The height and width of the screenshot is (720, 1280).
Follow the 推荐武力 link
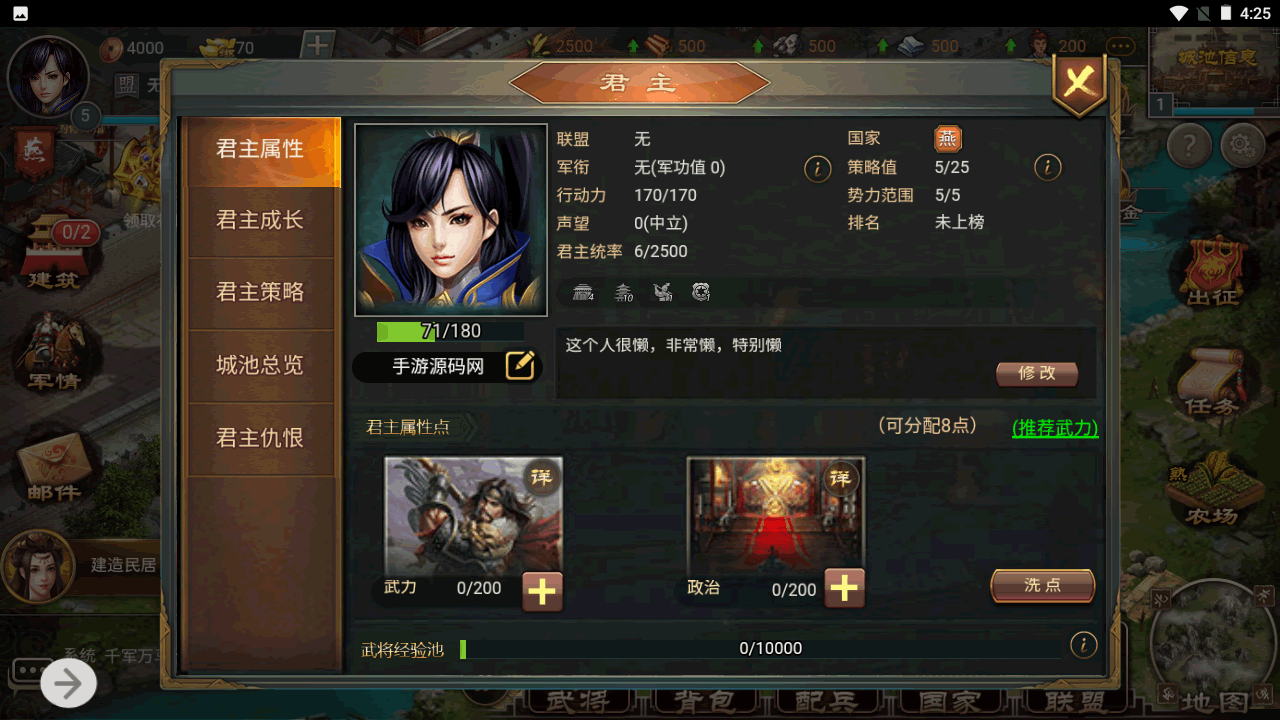pos(1055,428)
